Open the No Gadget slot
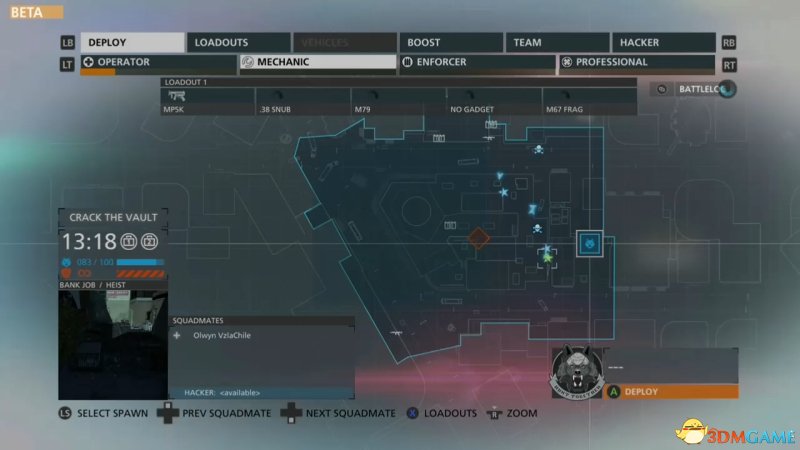This screenshot has height=450, width=800. (493, 100)
